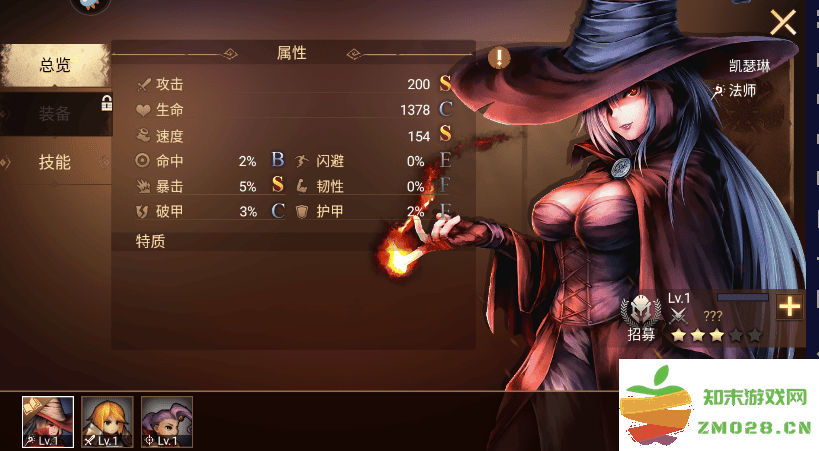Select the red-hat witch portrait
The width and height of the screenshot is (819, 451).
coord(48,421)
